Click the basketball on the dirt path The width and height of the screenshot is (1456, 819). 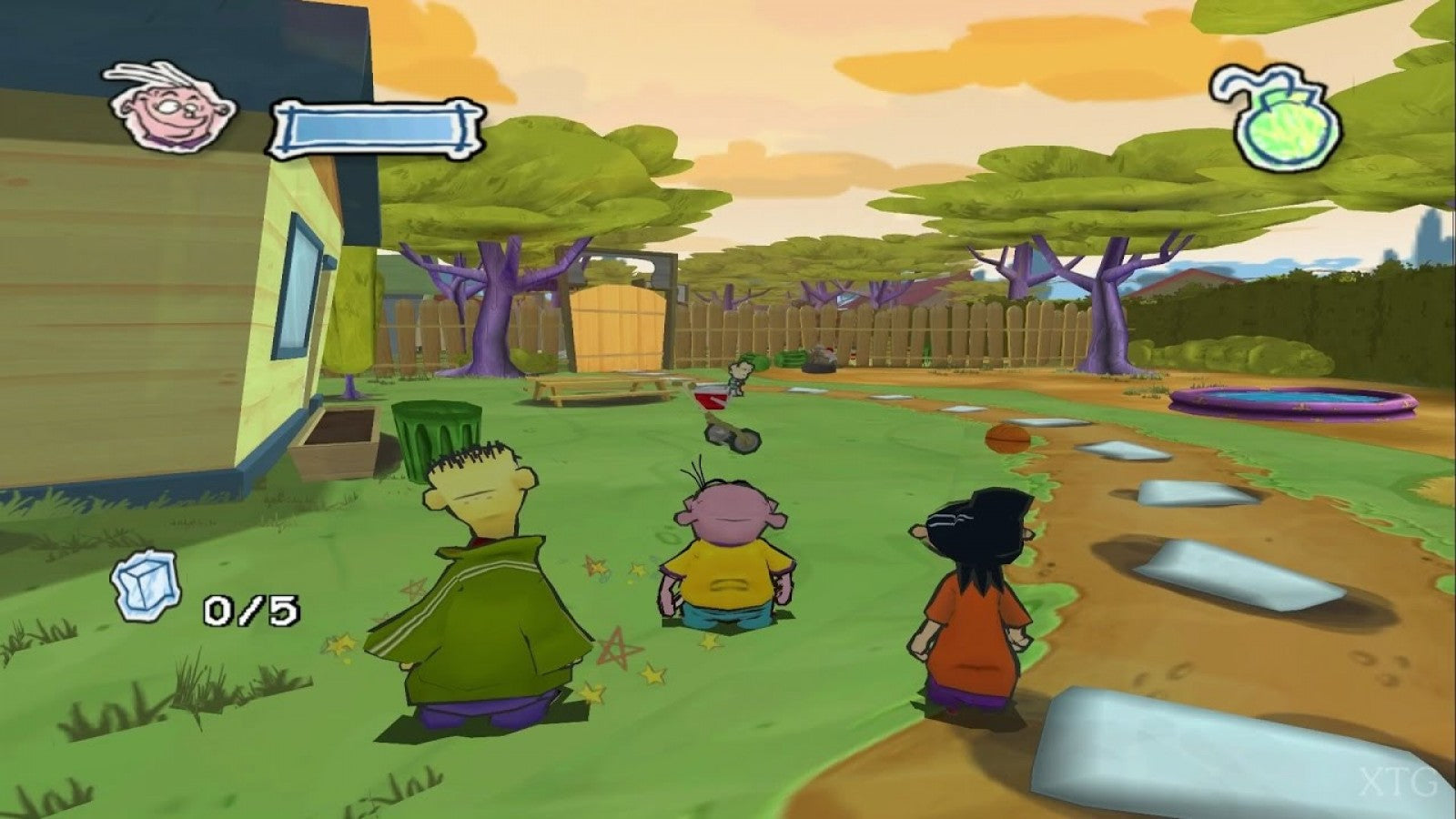1006,440
